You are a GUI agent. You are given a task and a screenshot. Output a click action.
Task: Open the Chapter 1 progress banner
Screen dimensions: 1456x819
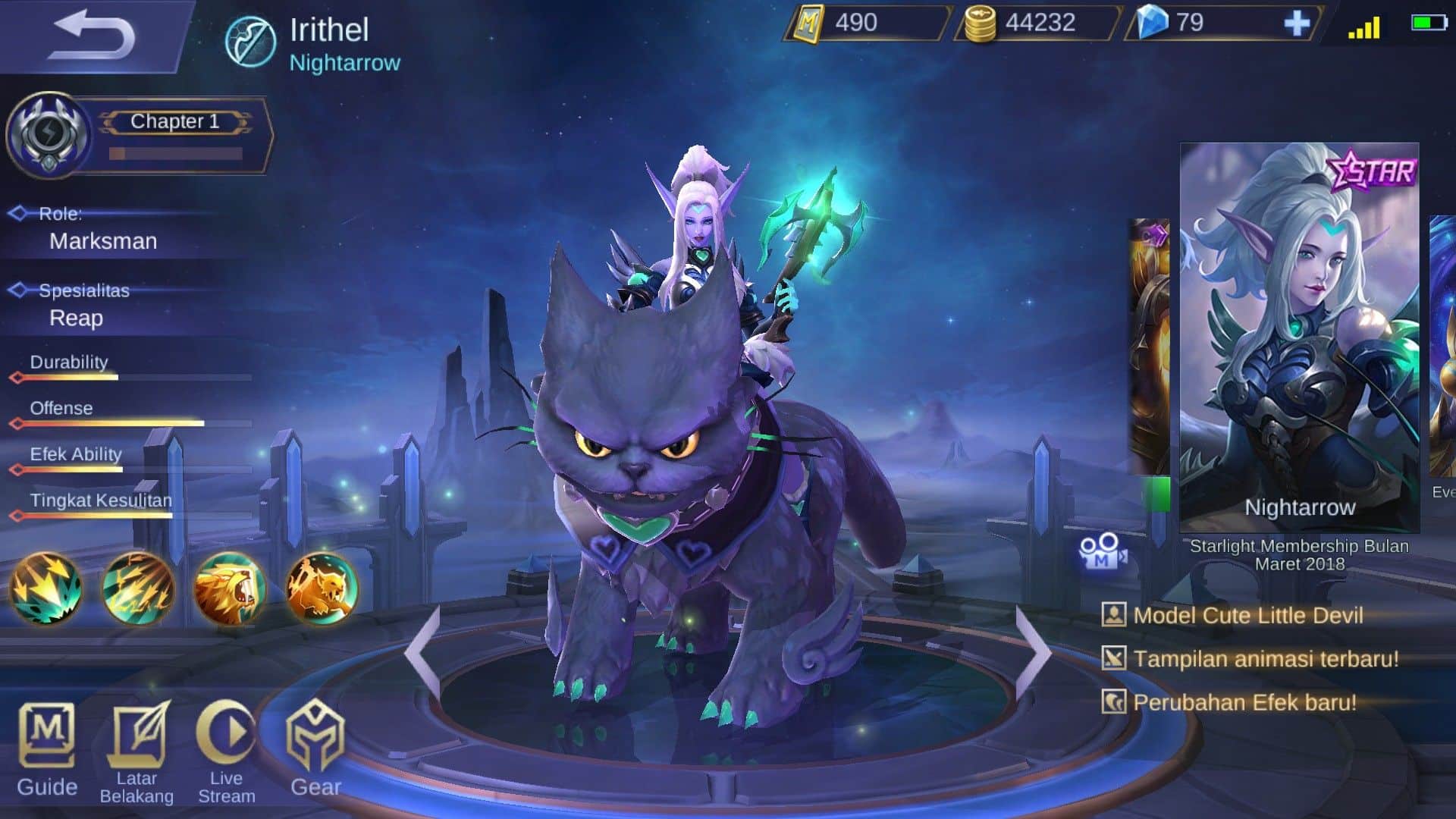pos(173,121)
